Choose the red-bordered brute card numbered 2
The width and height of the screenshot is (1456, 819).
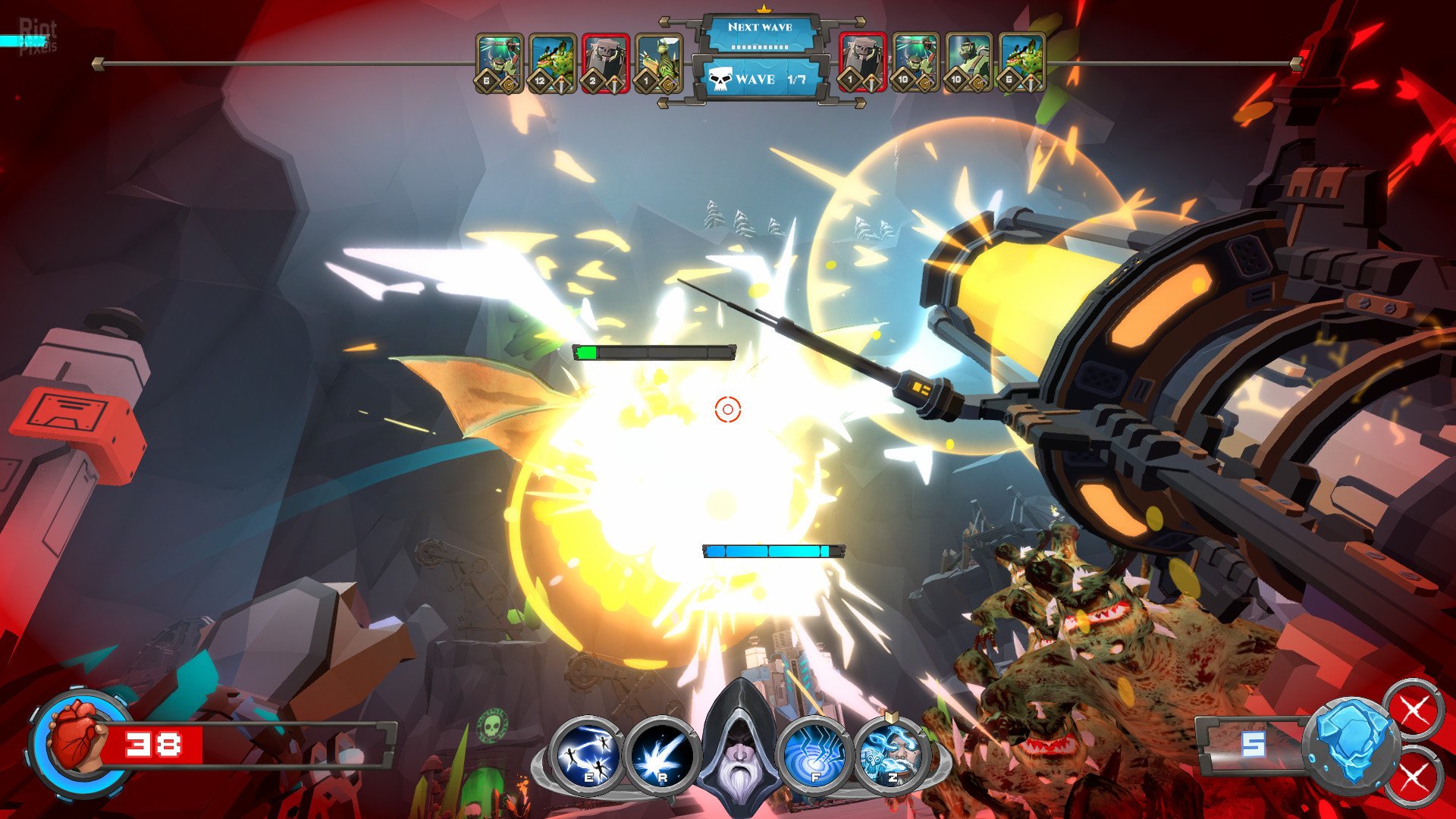[x=605, y=63]
